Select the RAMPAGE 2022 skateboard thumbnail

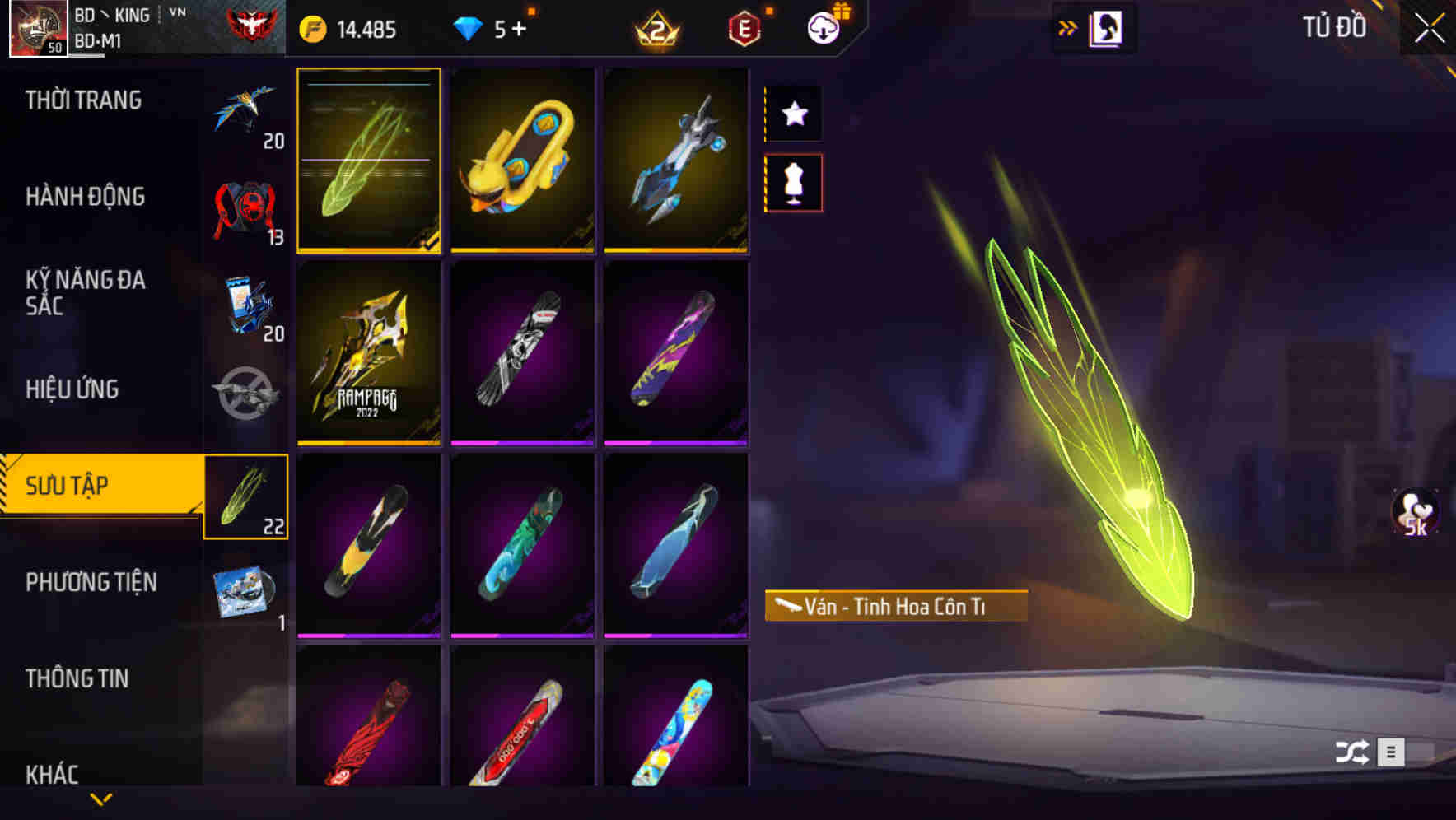369,354
